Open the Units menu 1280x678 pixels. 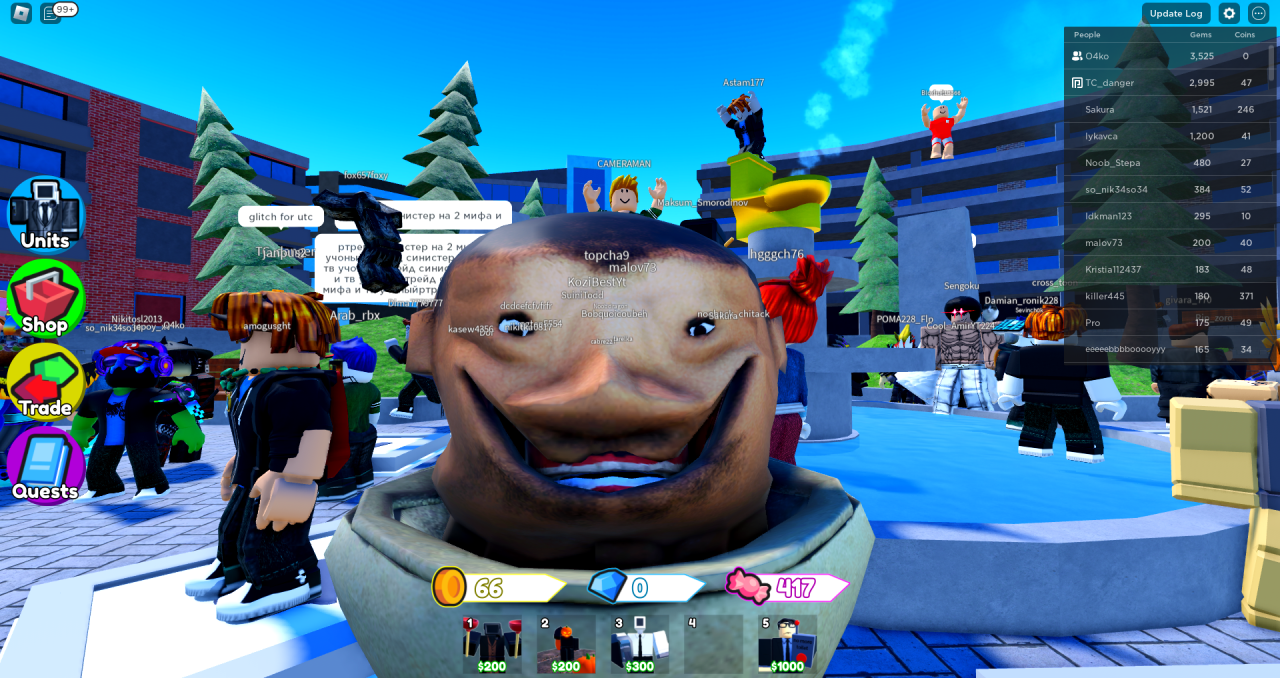click(x=46, y=214)
